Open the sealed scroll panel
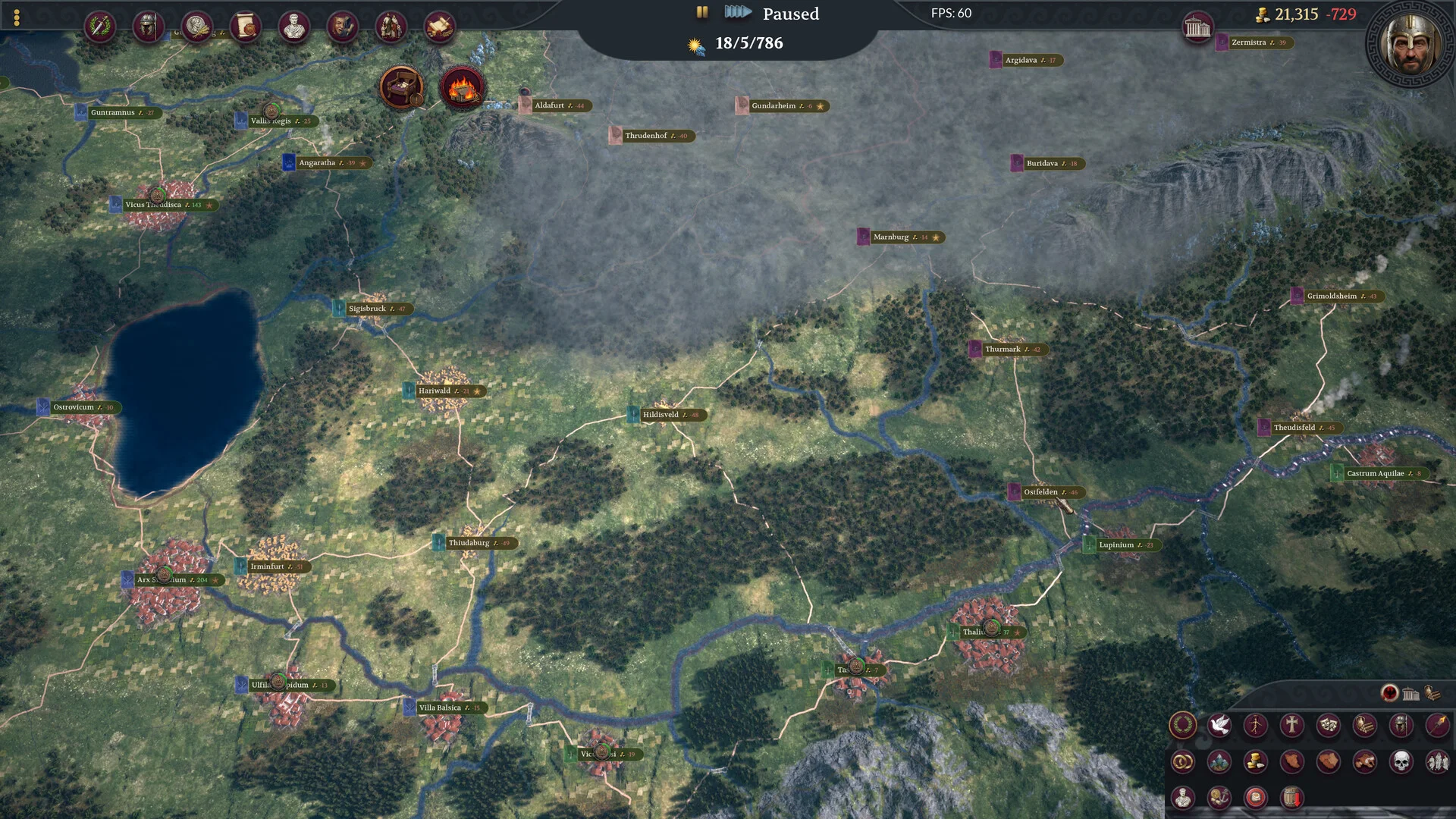The width and height of the screenshot is (1456, 819). (245, 27)
